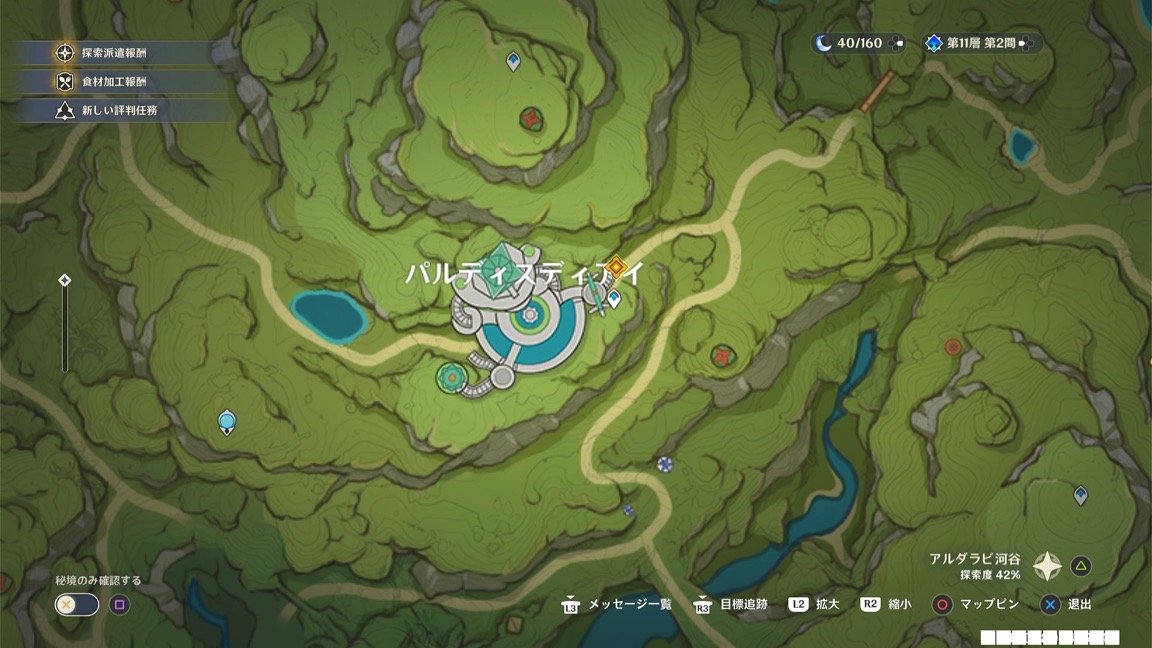Toggle the 秘境のみ確認する domain-only switch
Viewport: 1152px width, 648px height.
coord(77,604)
